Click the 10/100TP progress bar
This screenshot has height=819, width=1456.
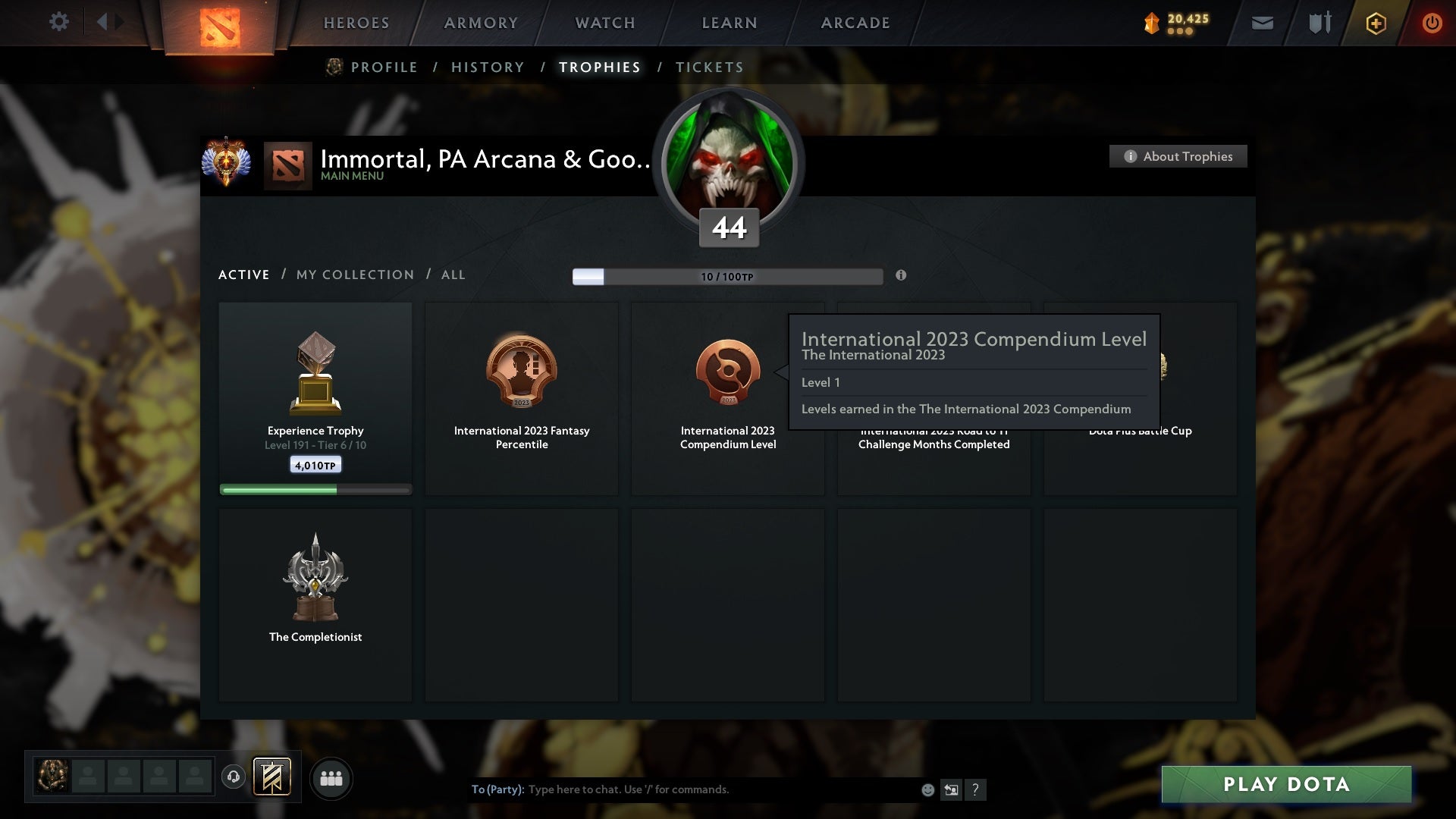728,276
